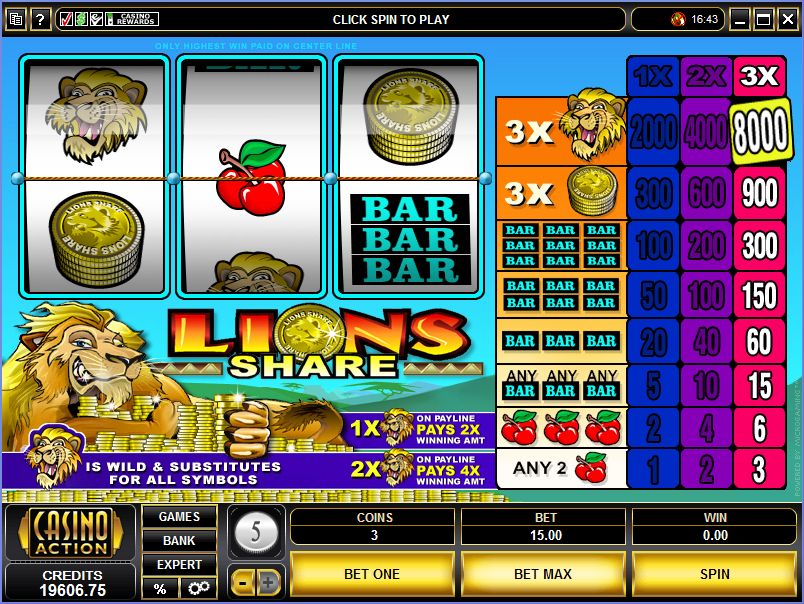Click the BET MAX button
Image resolution: width=804 pixels, height=604 pixels.
tap(543, 574)
